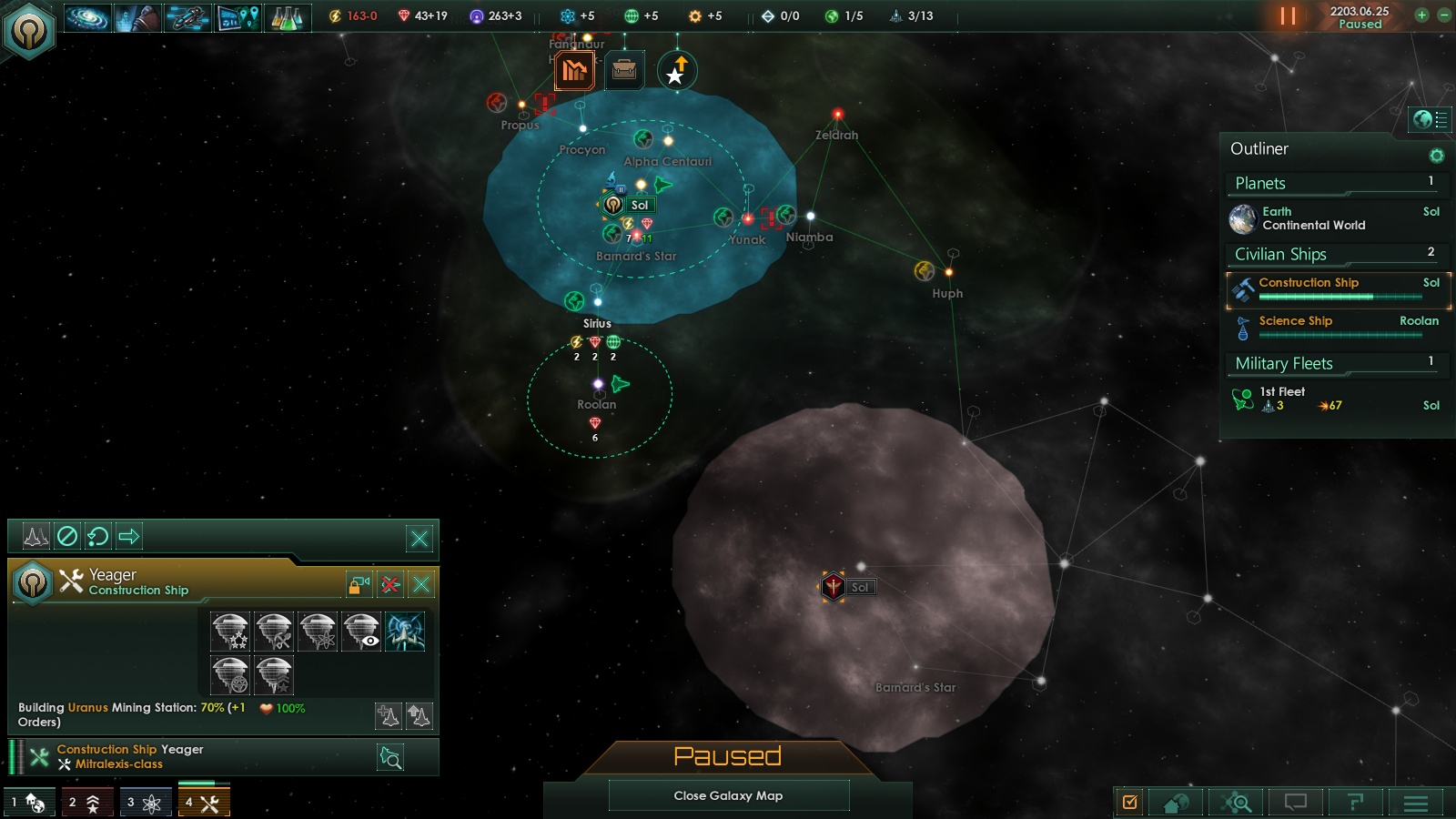Open Outliner settings gear
The image size is (1456, 819).
point(1436,156)
